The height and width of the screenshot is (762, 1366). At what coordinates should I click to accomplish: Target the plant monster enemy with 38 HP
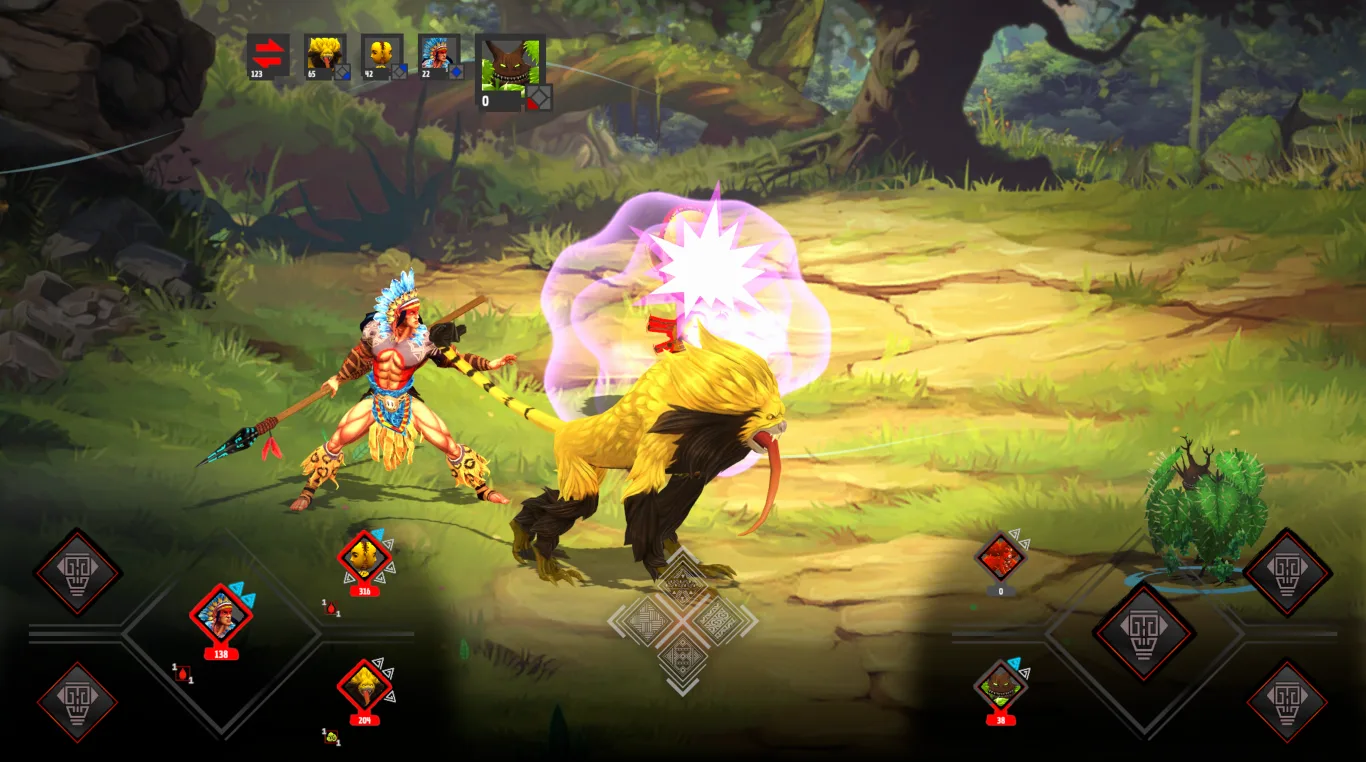coord(1000,686)
